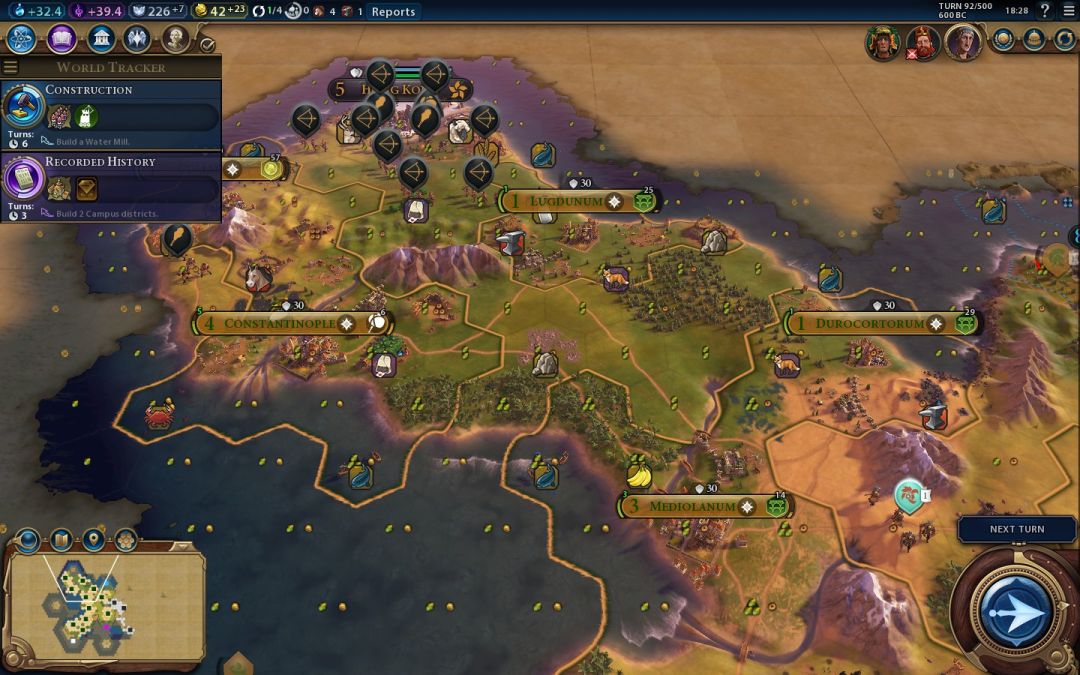
Task: Click the Constantinople city banner
Action: tap(278, 324)
